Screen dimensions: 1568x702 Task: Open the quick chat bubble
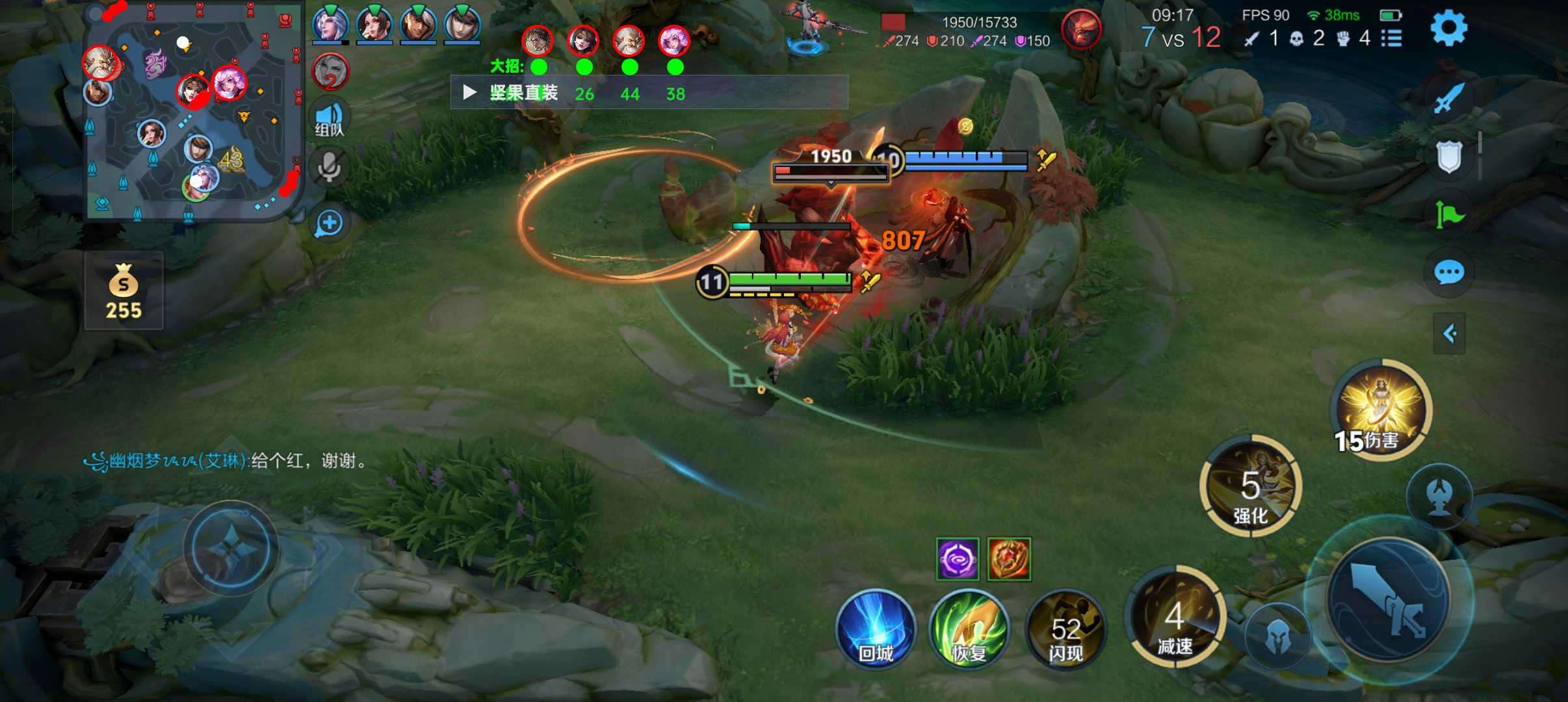[x=1449, y=272]
